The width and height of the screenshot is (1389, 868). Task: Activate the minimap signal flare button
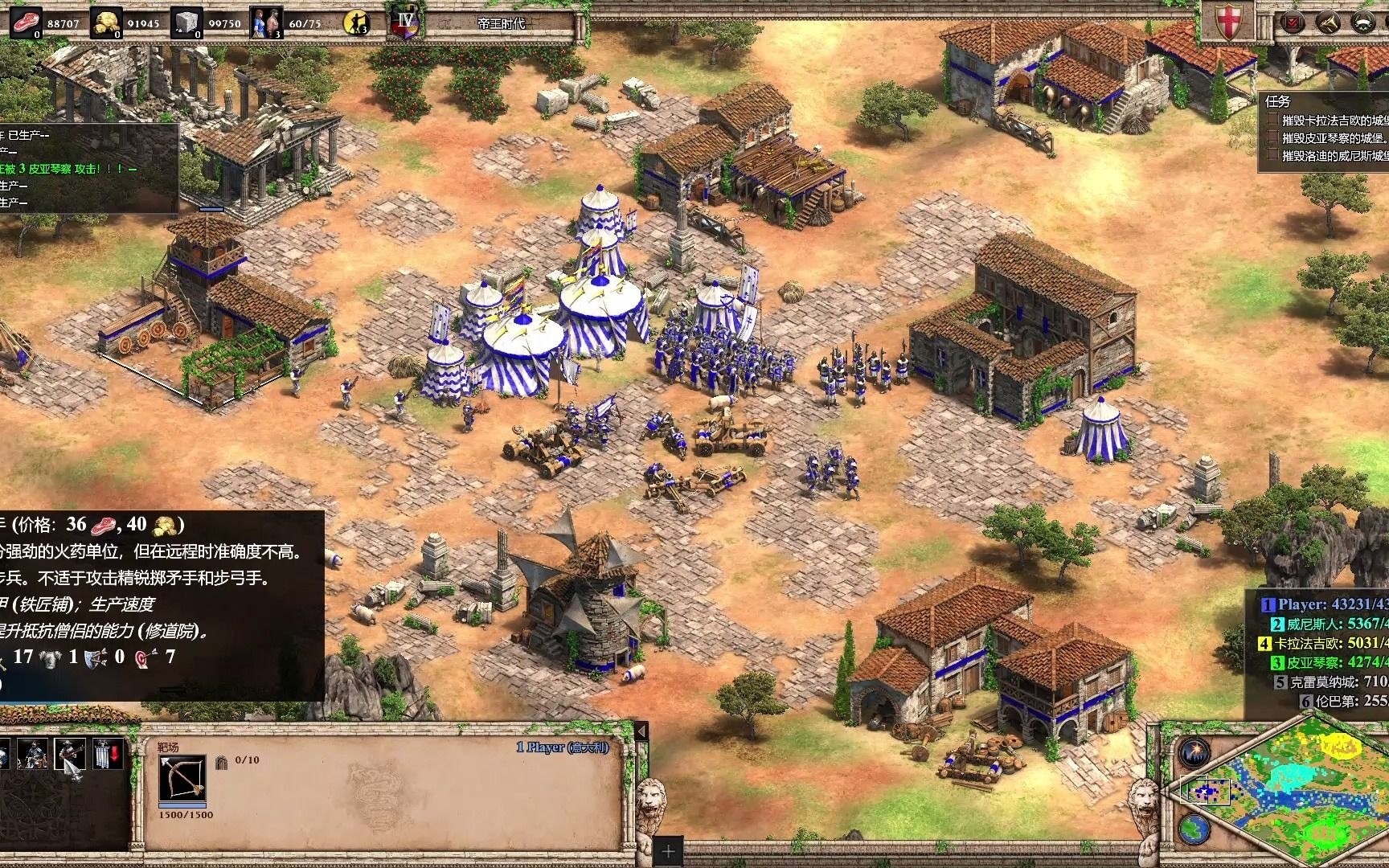coord(1194,752)
